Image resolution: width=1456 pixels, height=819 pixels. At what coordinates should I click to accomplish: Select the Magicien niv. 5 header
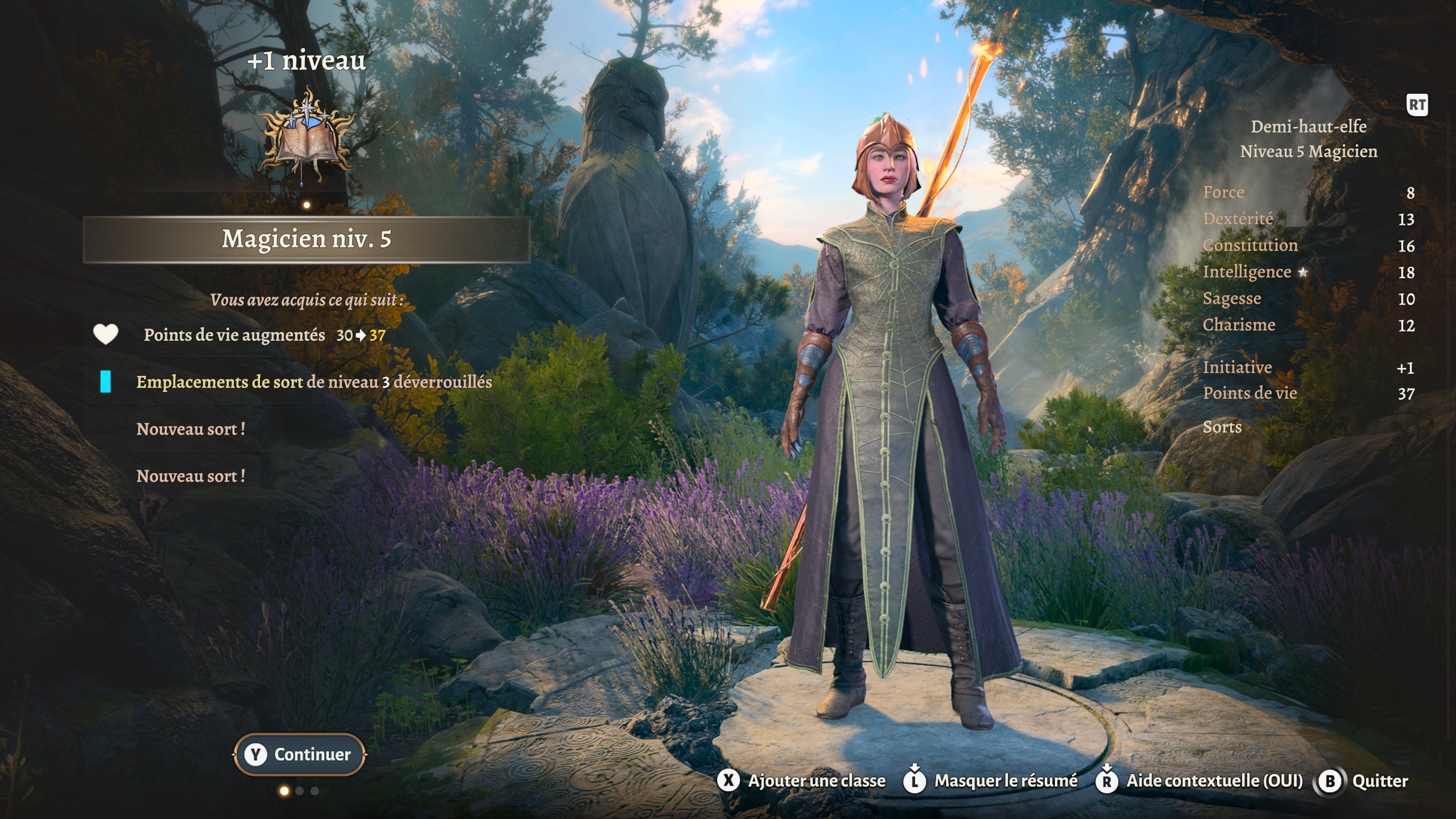click(306, 239)
